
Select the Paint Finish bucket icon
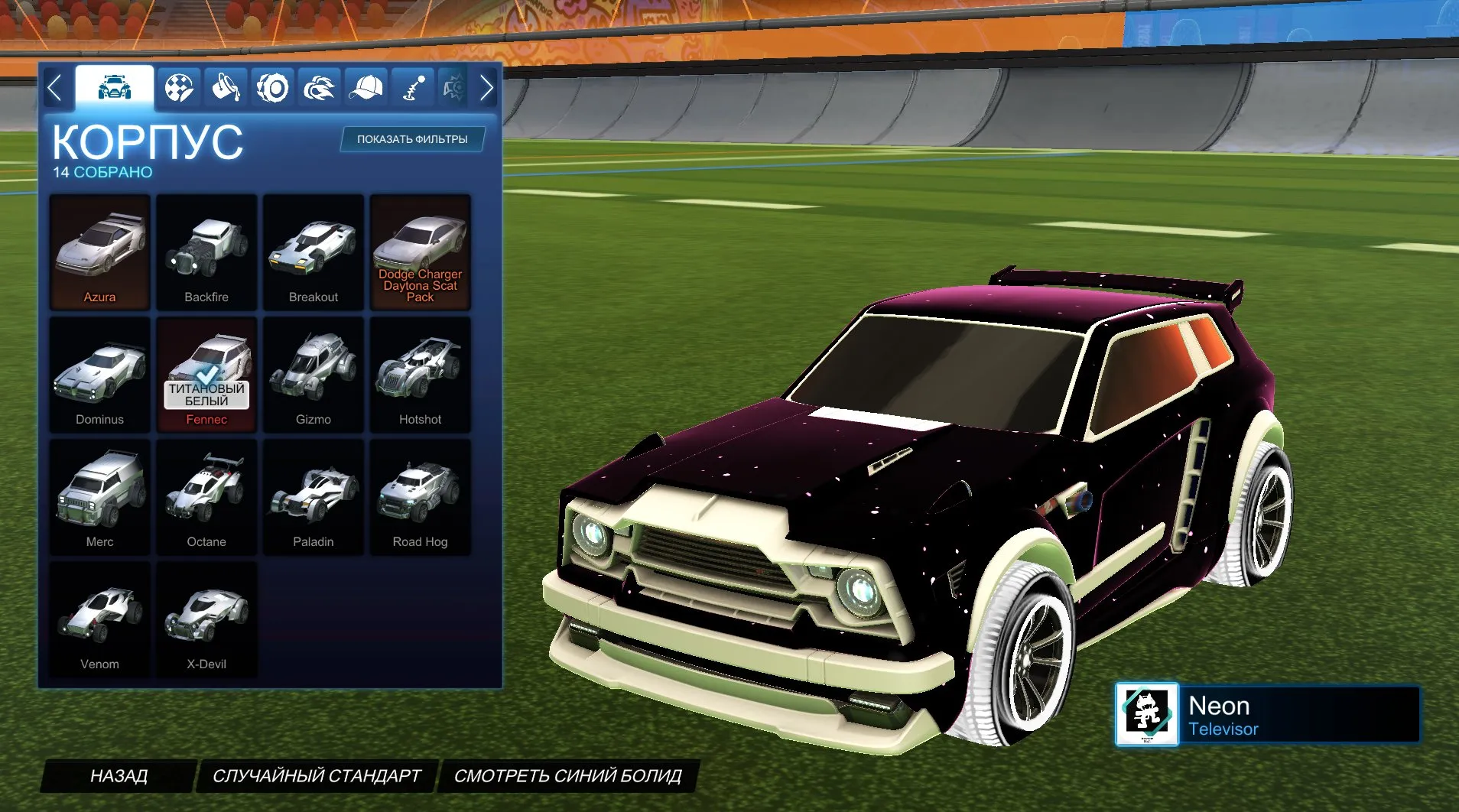(226, 87)
